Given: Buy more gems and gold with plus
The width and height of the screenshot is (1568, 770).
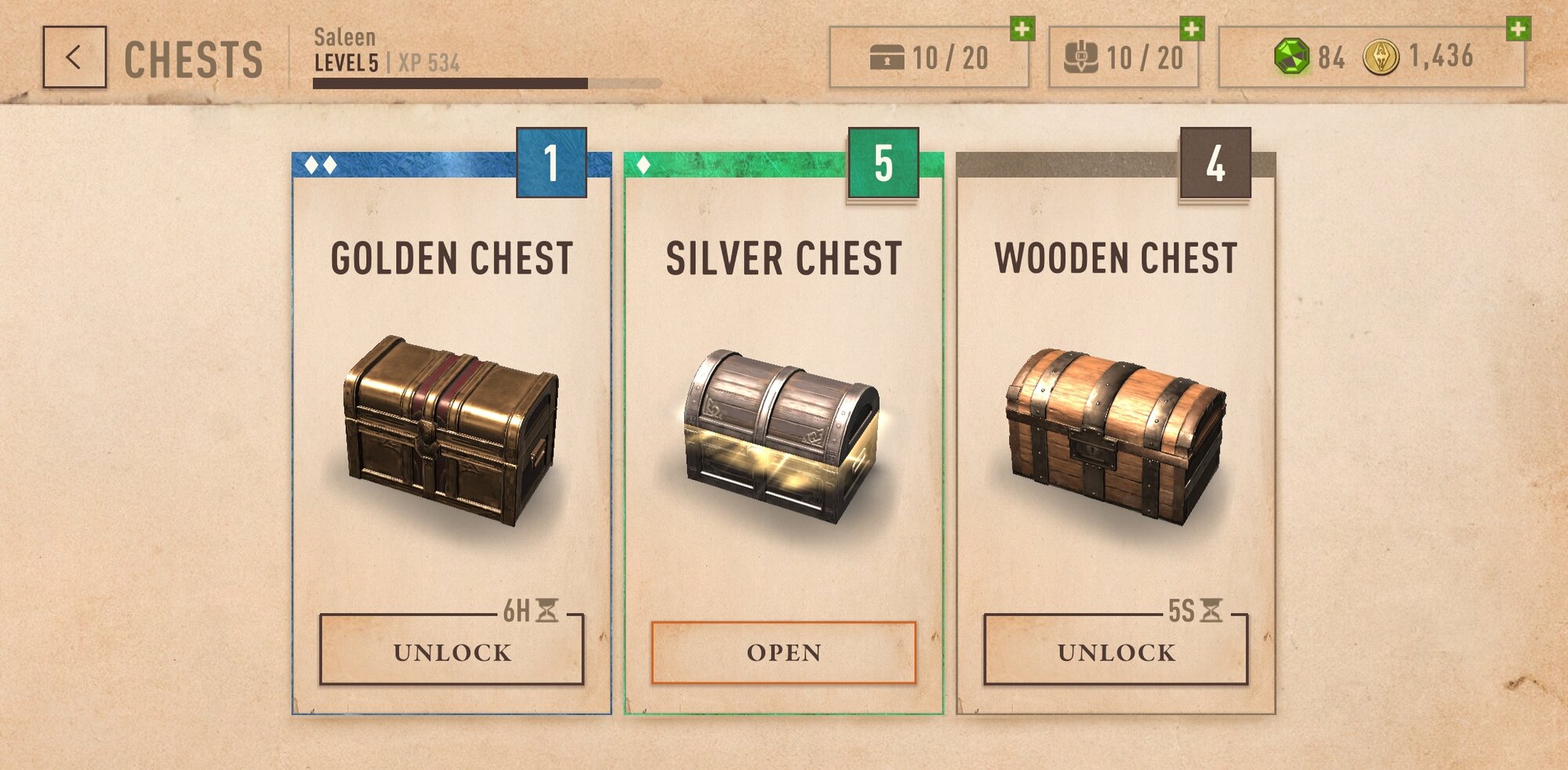Looking at the screenshot, I should [1519, 29].
